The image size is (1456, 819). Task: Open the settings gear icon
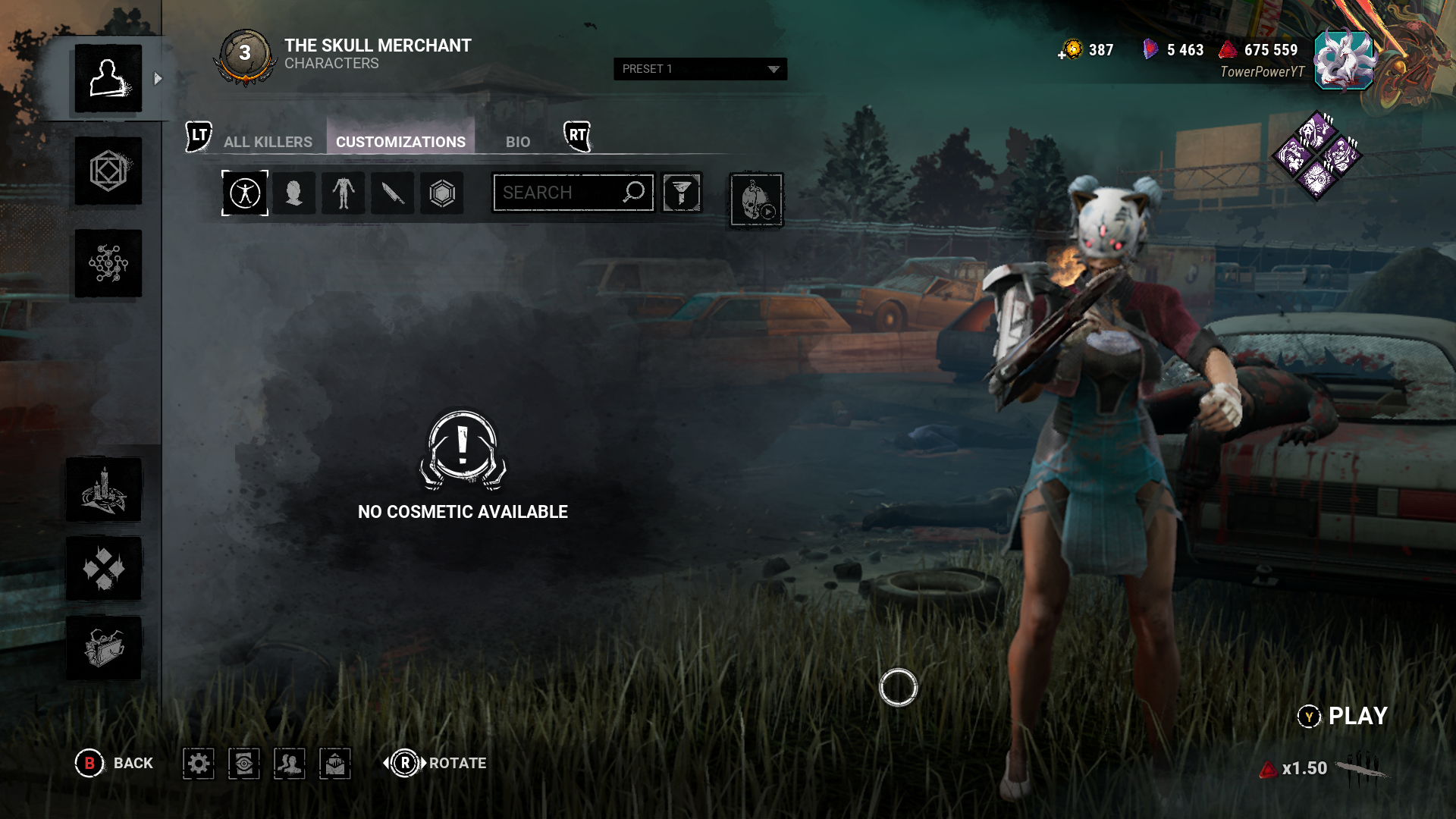coord(199,764)
